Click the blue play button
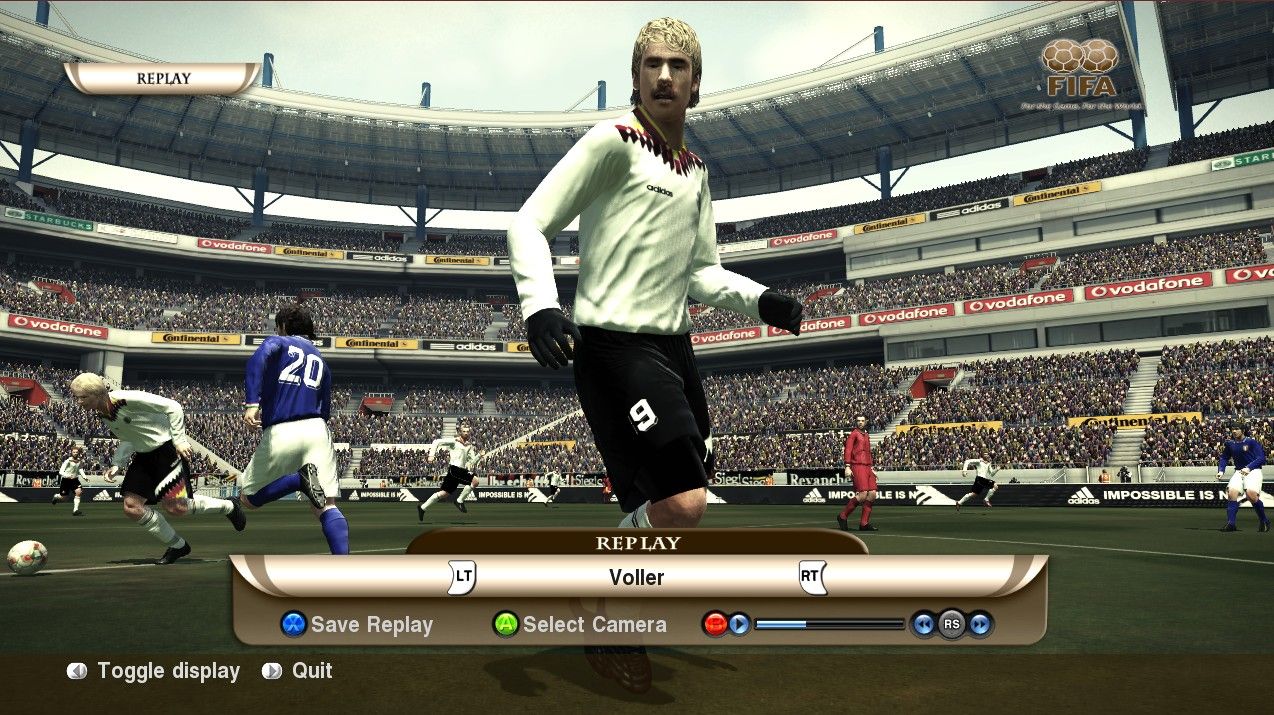The image size is (1274, 715). tap(739, 625)
